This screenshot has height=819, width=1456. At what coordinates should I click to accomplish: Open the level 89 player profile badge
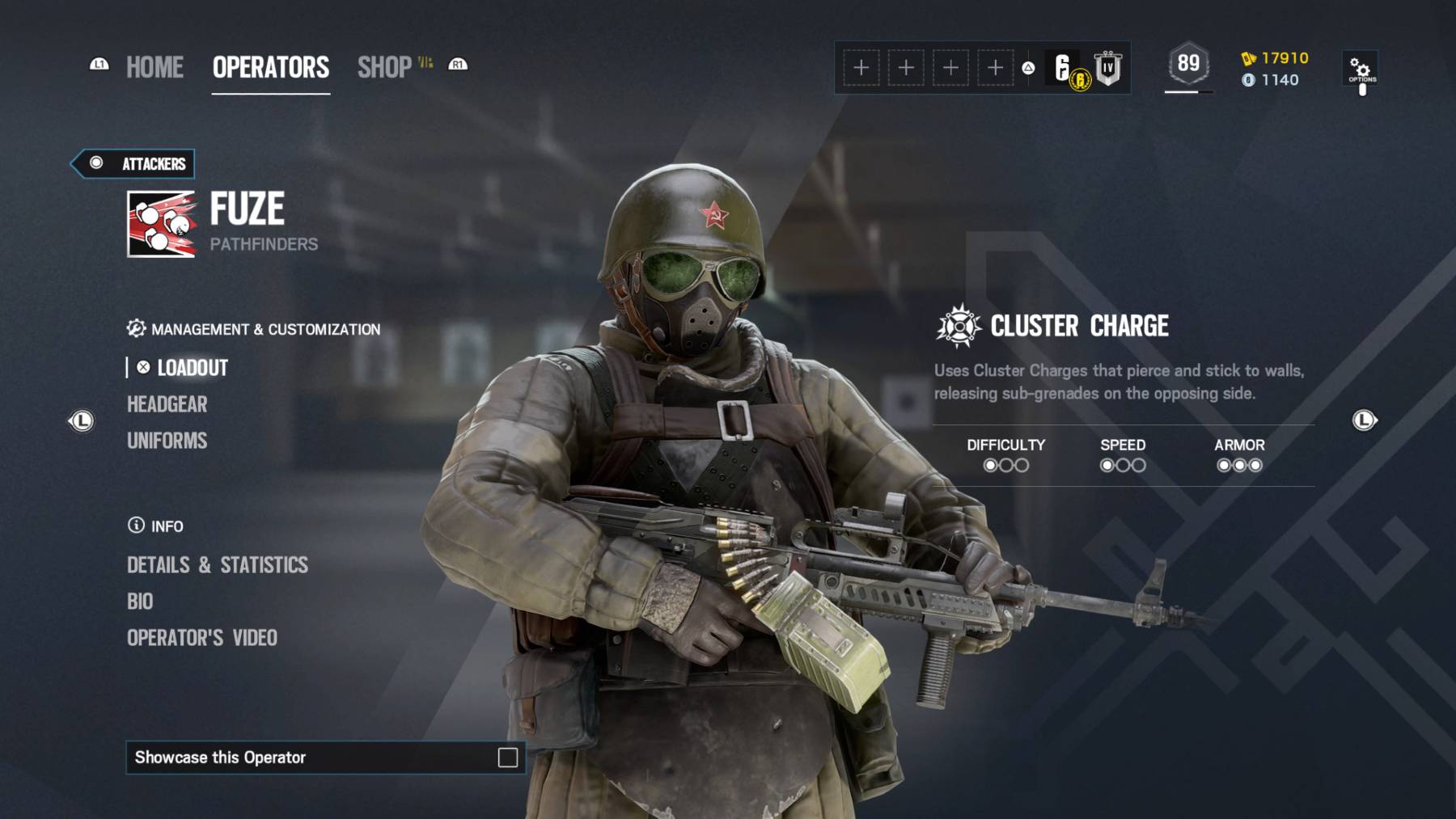coord(1187,64)
